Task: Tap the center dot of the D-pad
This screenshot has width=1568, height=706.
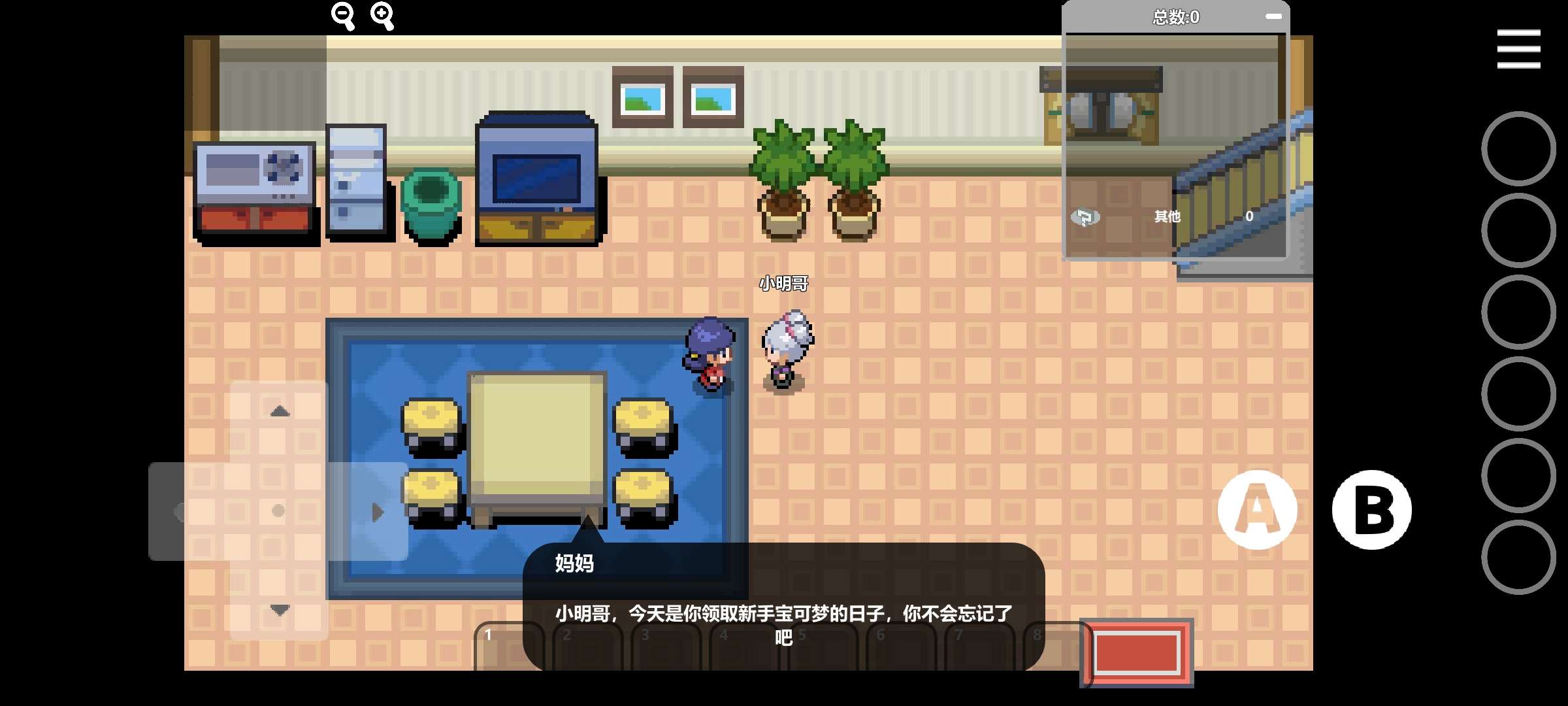Action: coord(280,510)
